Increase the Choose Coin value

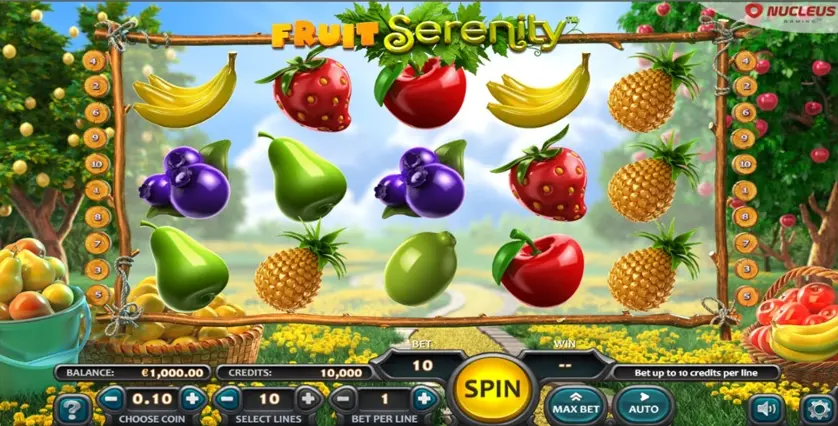pos(192,398)
